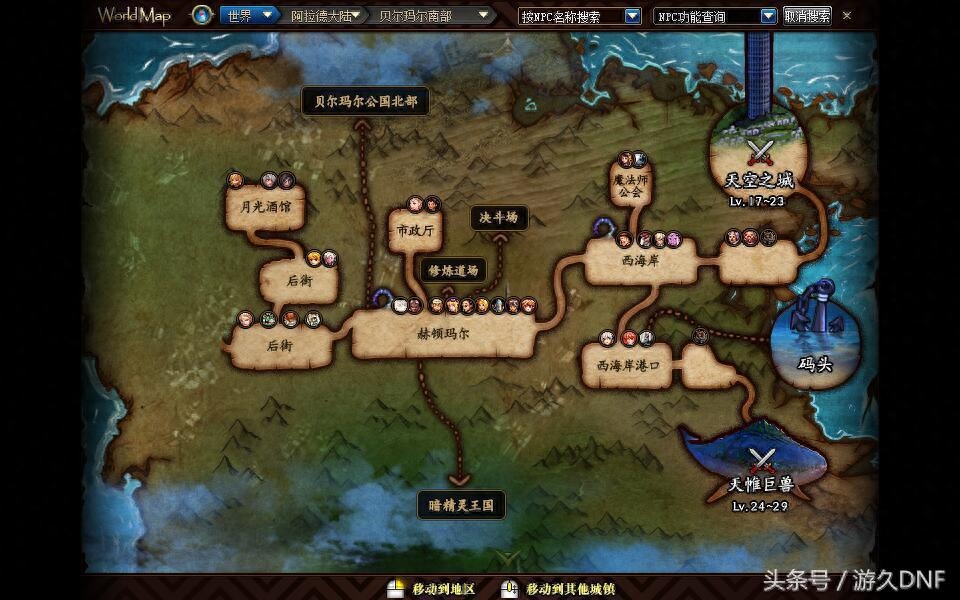Choose the 魔法师公会 location
960x600 pixels.
pyautogui.click(x=628, y=185)
